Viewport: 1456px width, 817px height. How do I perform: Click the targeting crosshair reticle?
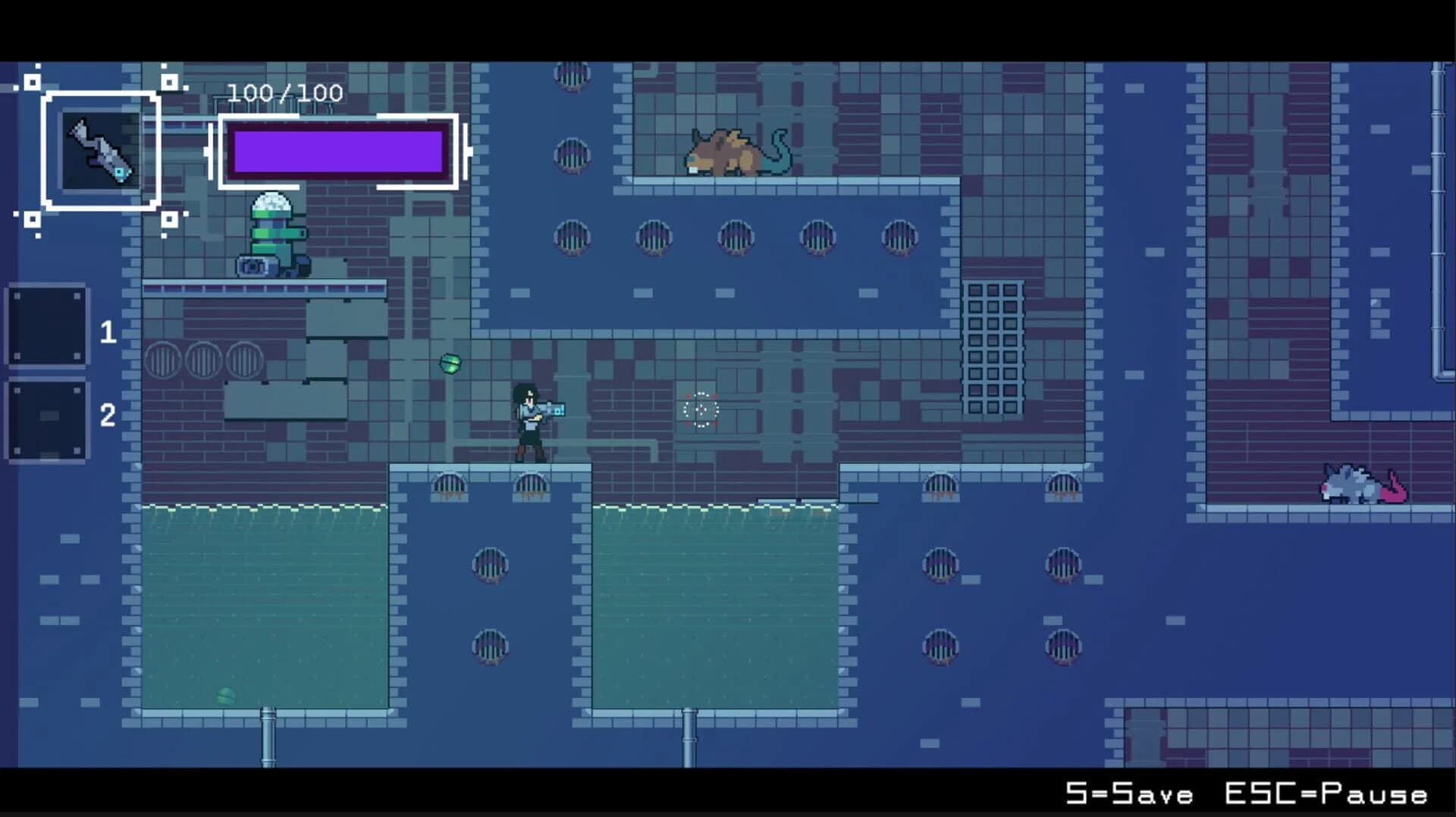pos(699,410)
